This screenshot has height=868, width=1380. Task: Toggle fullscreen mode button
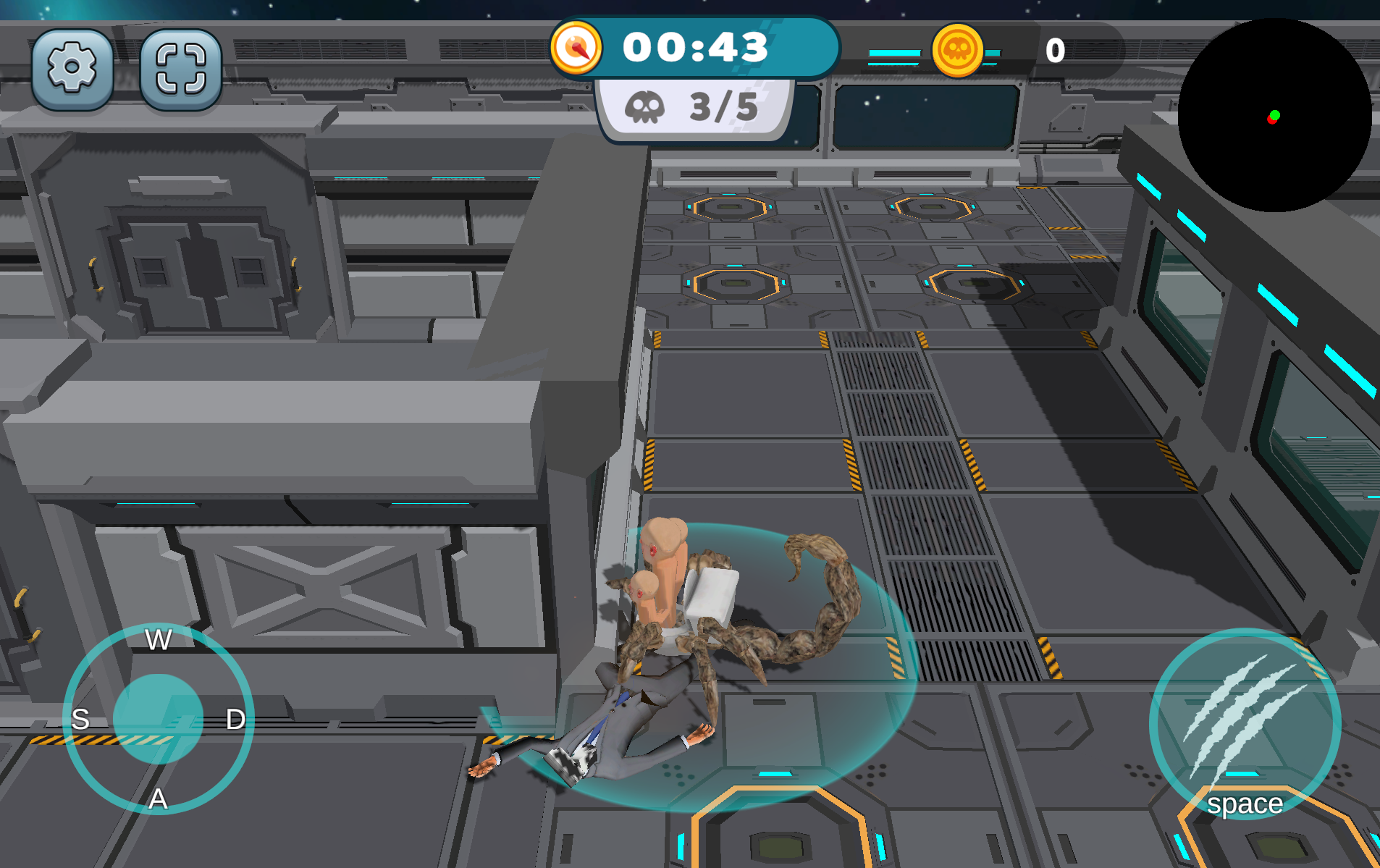pyautogui.click(x=180, y=69)
